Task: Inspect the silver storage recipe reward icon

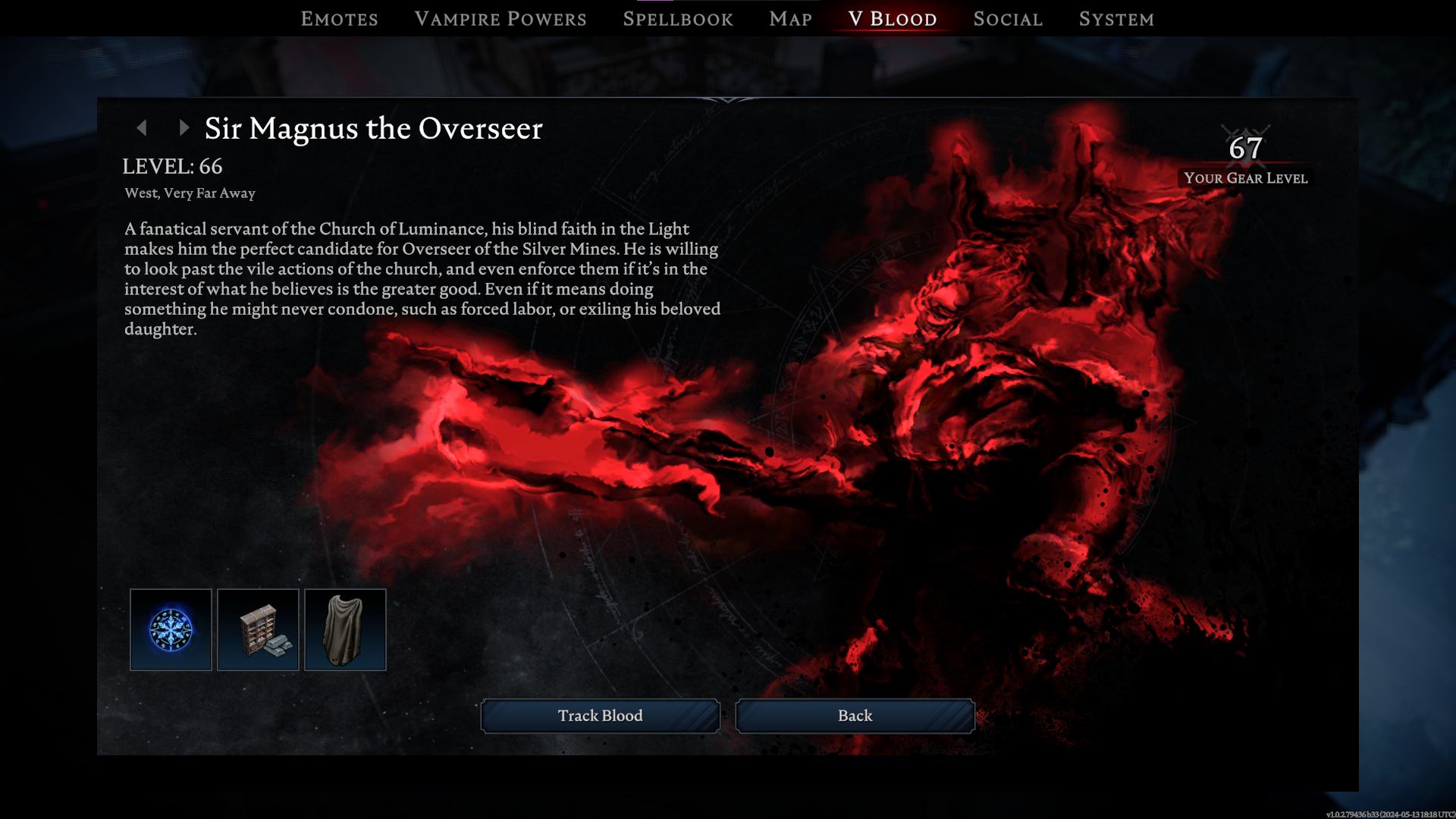Action: click(x=257, y=629)
